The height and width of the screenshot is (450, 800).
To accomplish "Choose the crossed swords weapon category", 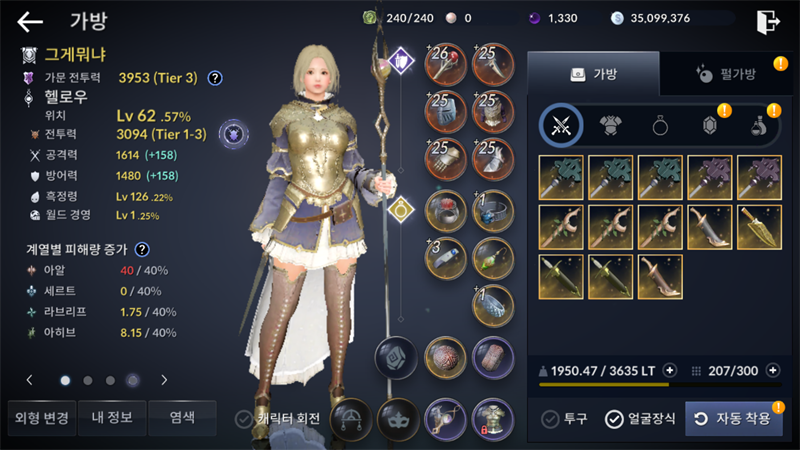I will coord(561,125).
